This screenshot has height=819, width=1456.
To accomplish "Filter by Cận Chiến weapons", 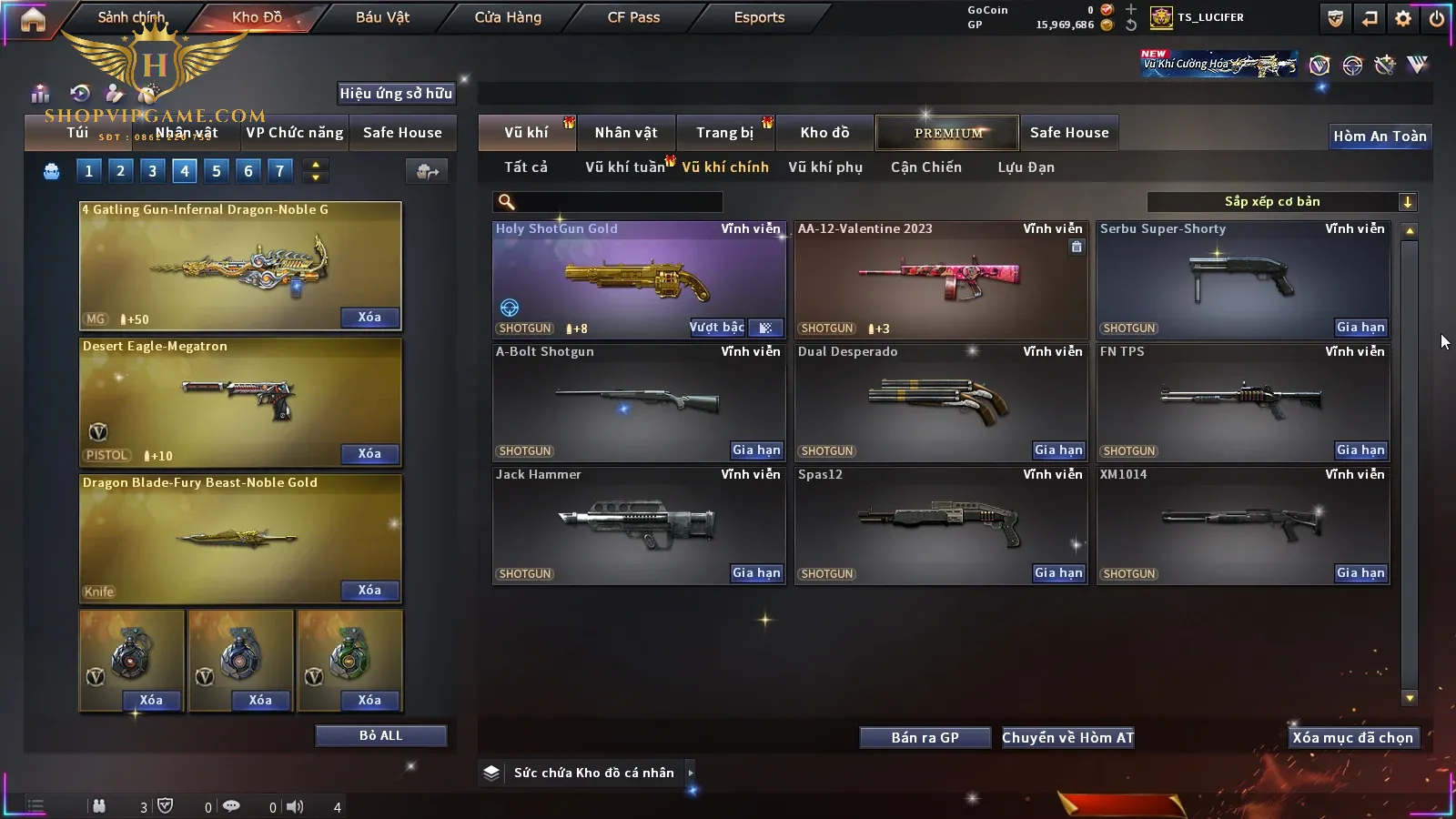I will pyautogui.click(x=925, y=167).
